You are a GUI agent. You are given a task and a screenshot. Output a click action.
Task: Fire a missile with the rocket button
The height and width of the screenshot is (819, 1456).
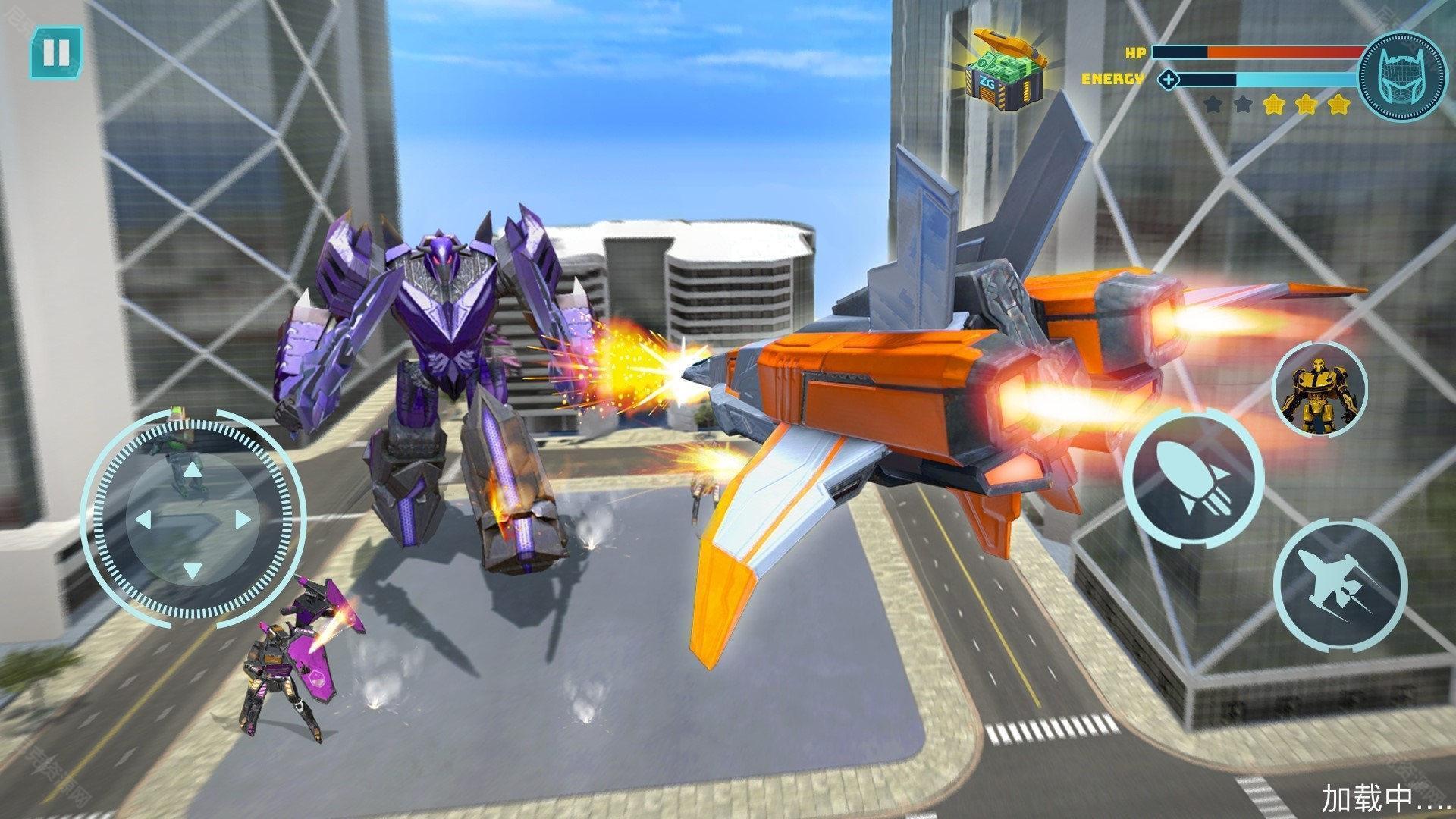click(x=1193, y=479)
